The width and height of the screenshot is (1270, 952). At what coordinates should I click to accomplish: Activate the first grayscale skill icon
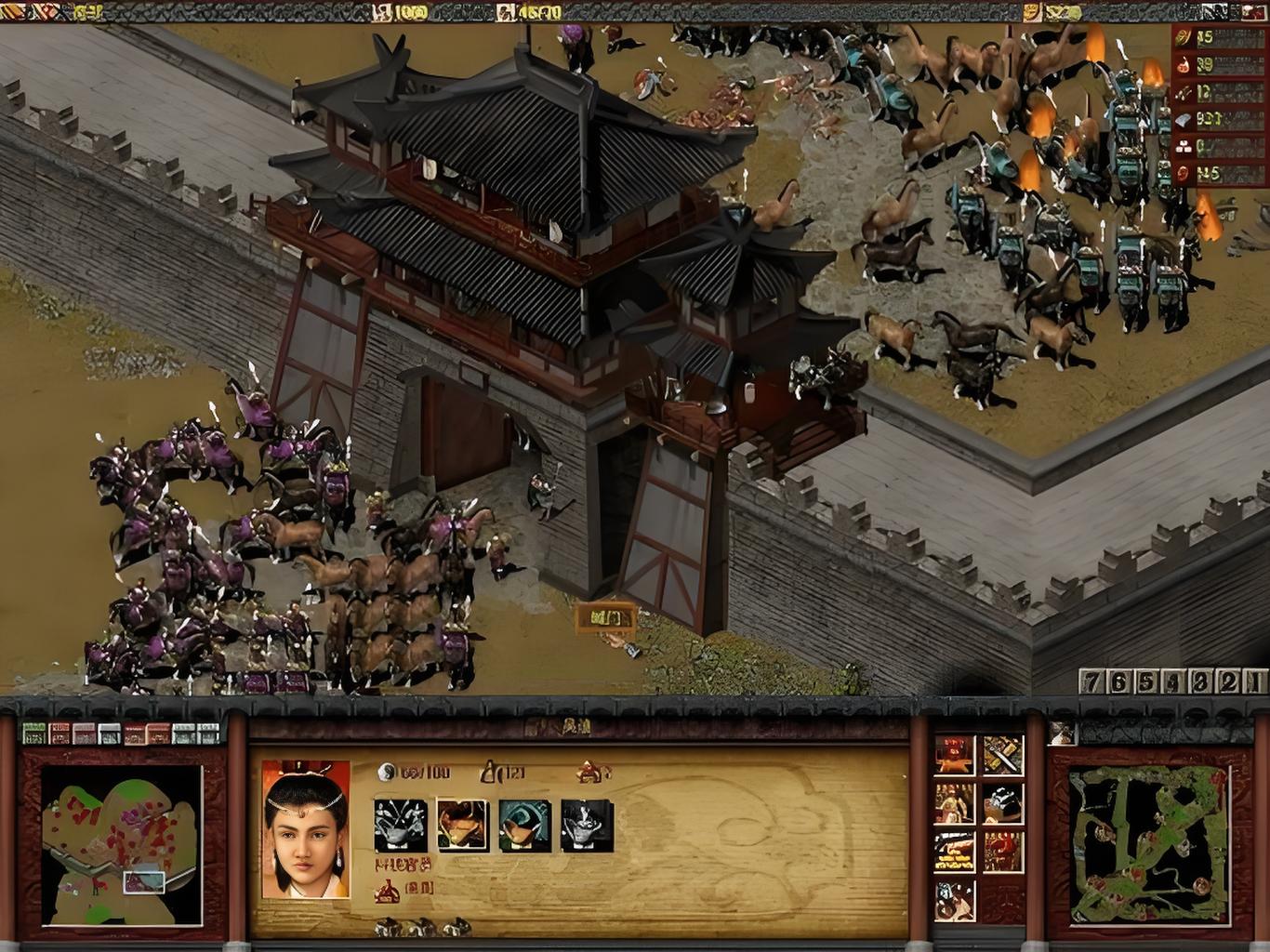[x=401, y=826]
